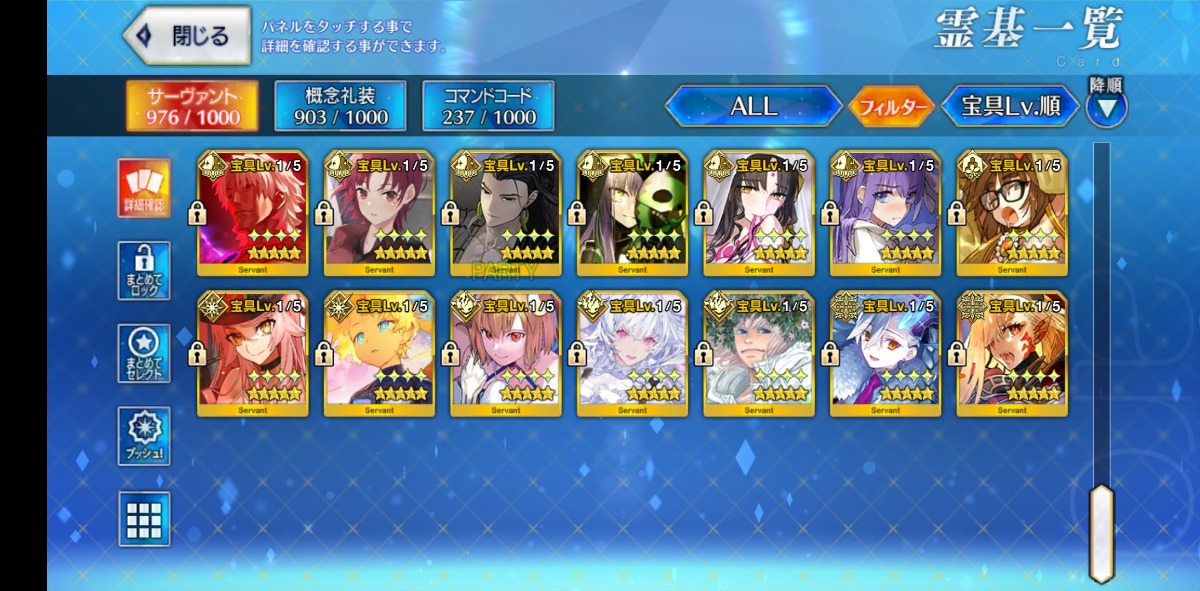
Task: Open the コマンドコード tab
Action: pos(487,106)
